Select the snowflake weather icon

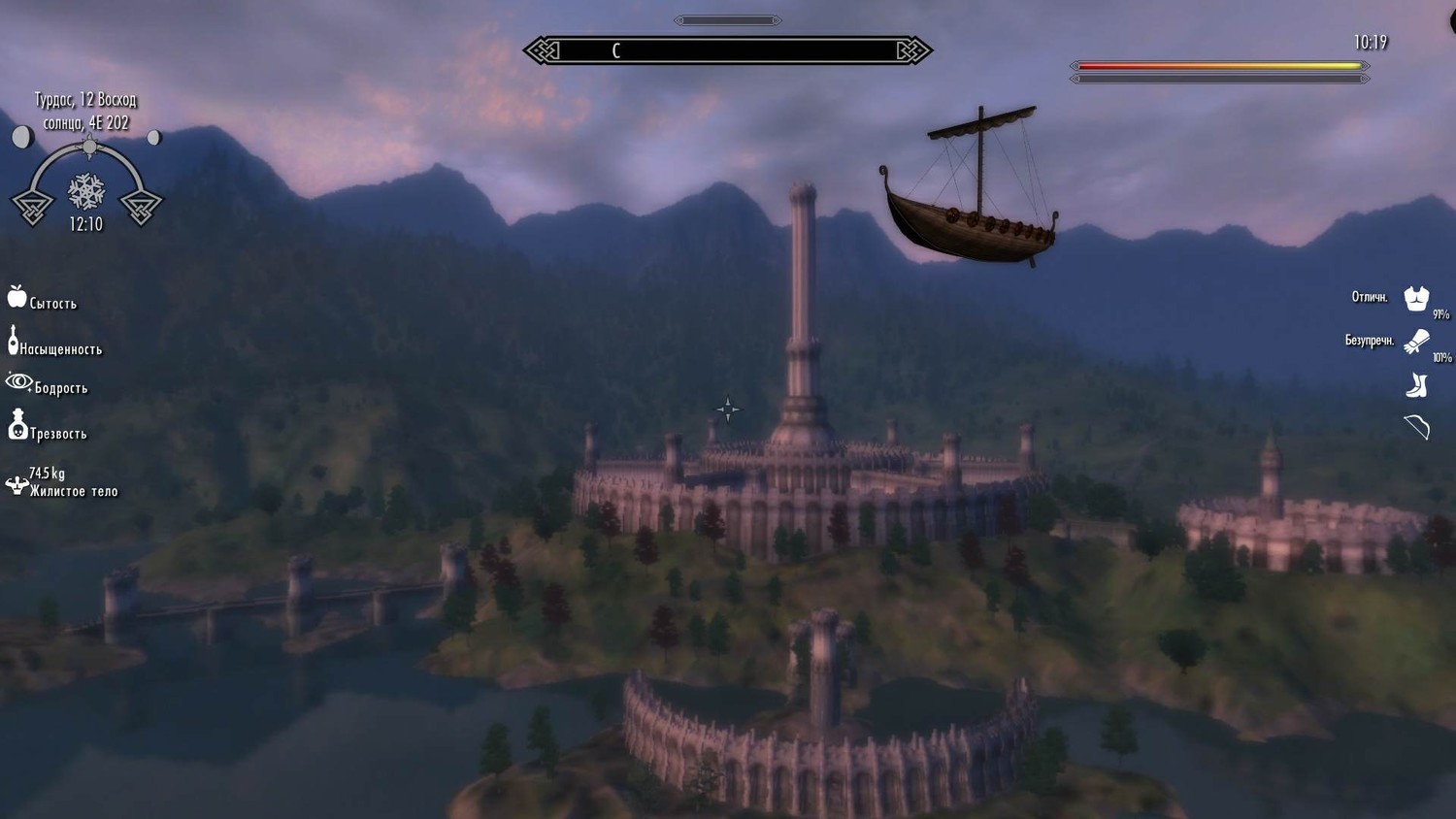[x=86, y=191]
